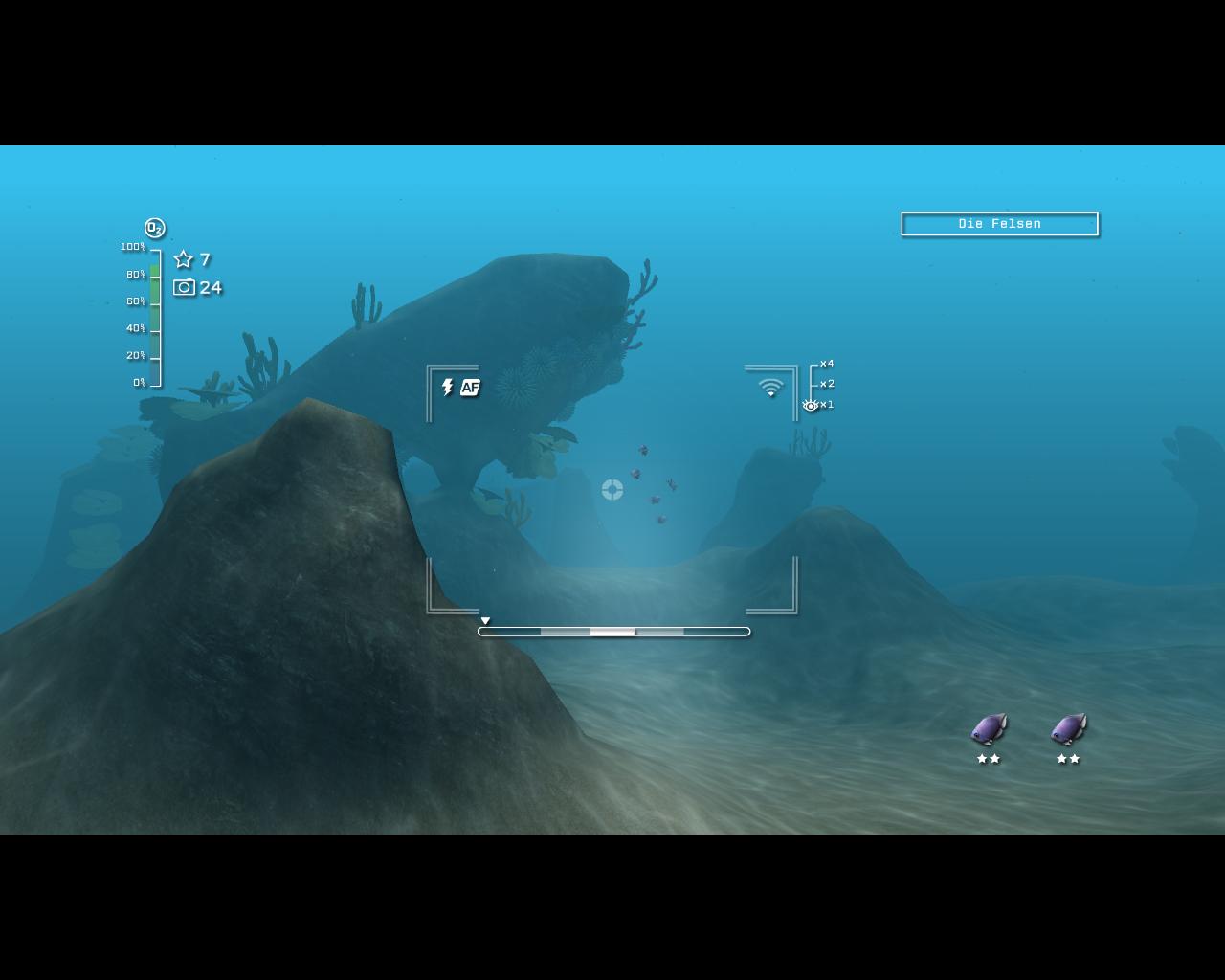1225x980 pixels.
Task: Click the camera icon showing 24 photos
Action: 184,287
